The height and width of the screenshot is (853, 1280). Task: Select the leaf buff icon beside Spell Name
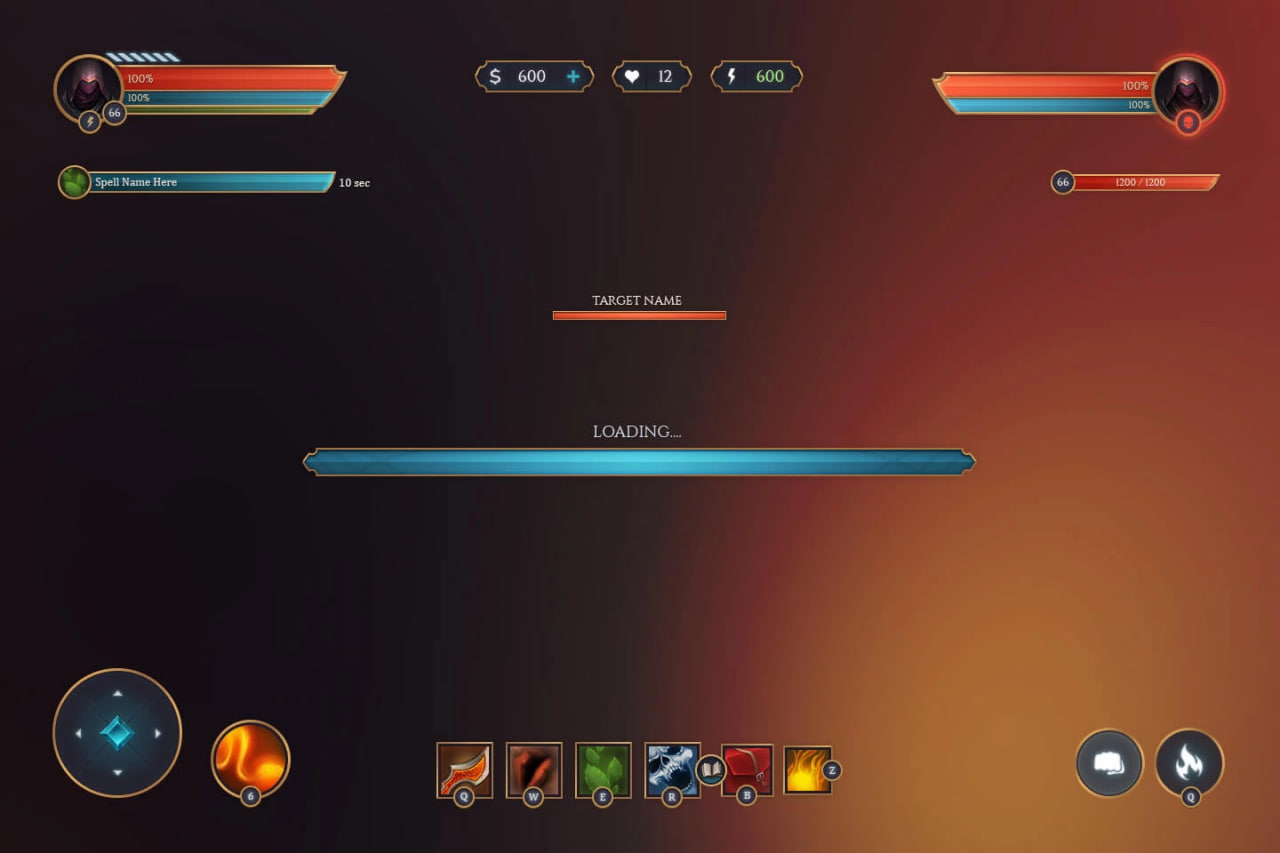[x=74, y=182]
